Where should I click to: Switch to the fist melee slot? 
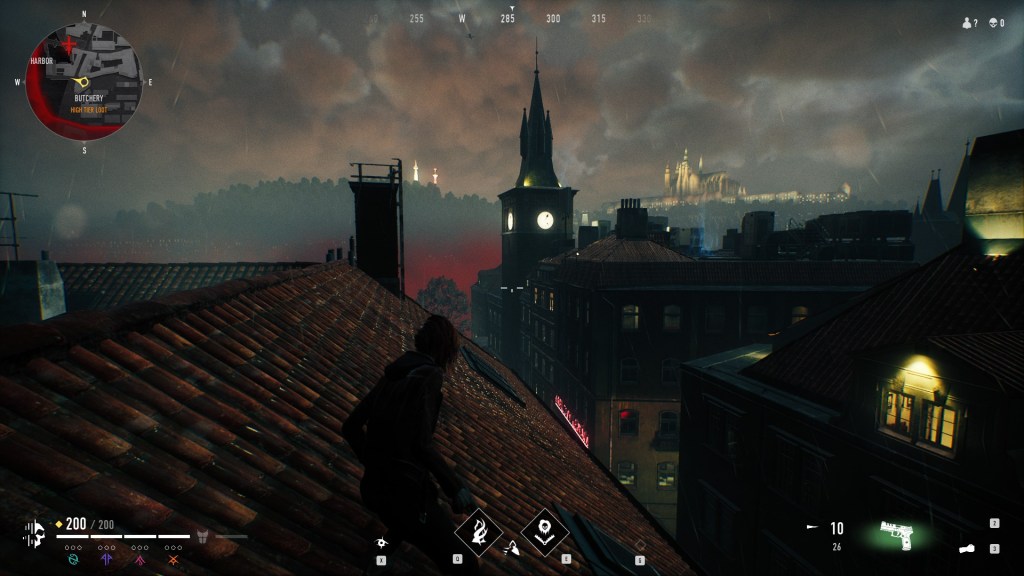(x=966, y=549)
